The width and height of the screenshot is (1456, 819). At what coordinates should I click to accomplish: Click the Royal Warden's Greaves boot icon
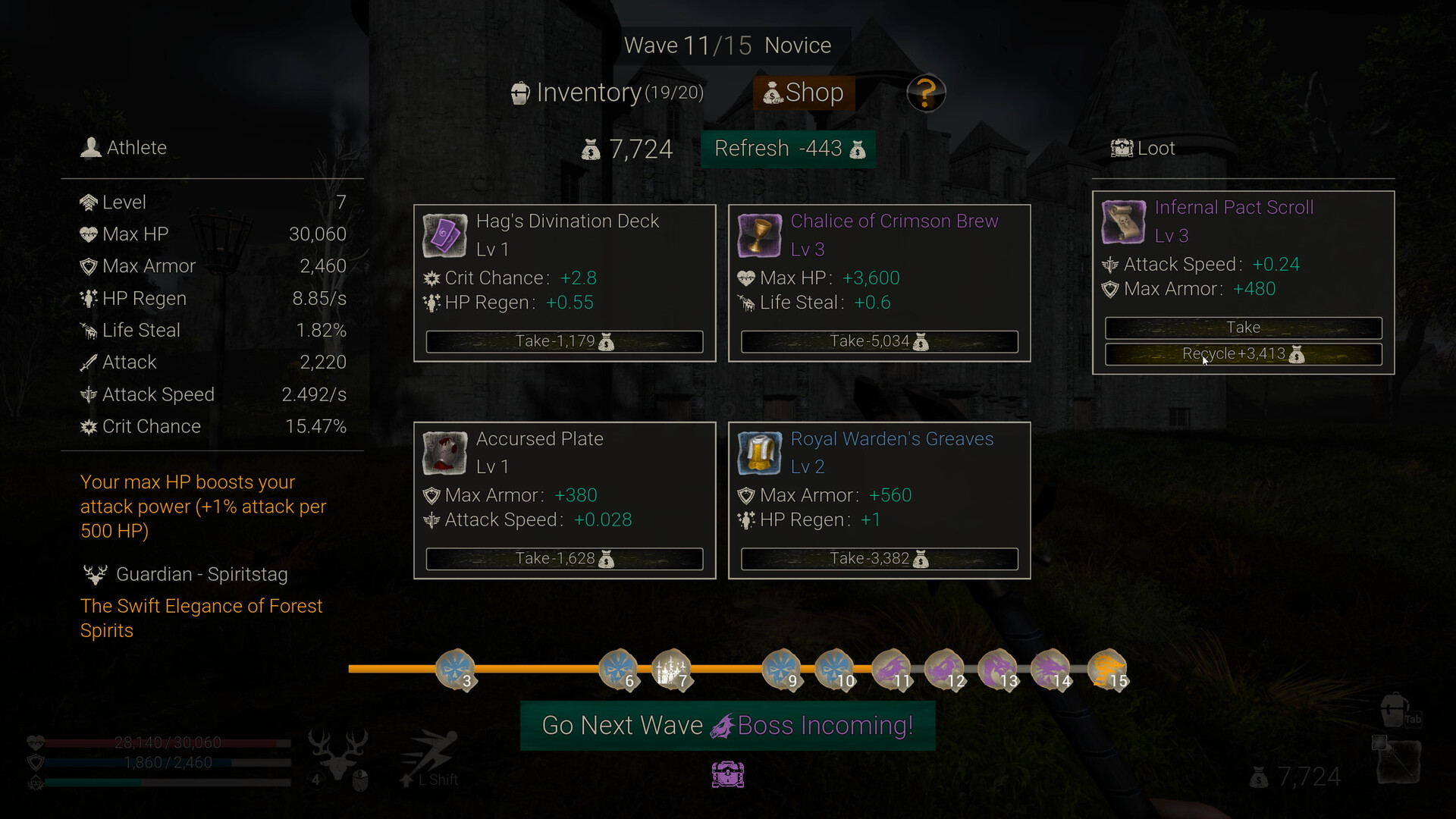coord(759,453)
